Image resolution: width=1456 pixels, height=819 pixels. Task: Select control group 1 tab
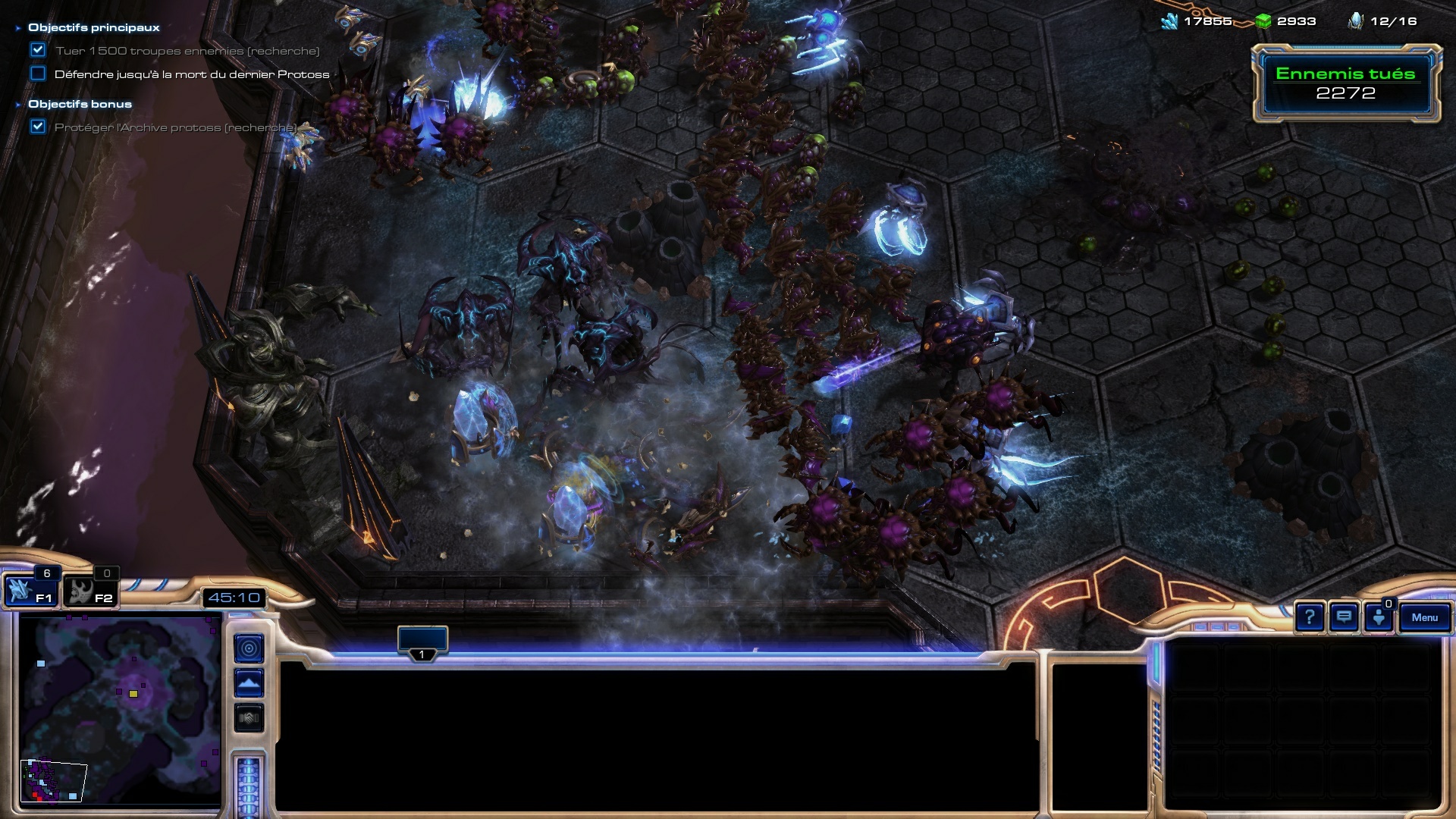(422, 642)
